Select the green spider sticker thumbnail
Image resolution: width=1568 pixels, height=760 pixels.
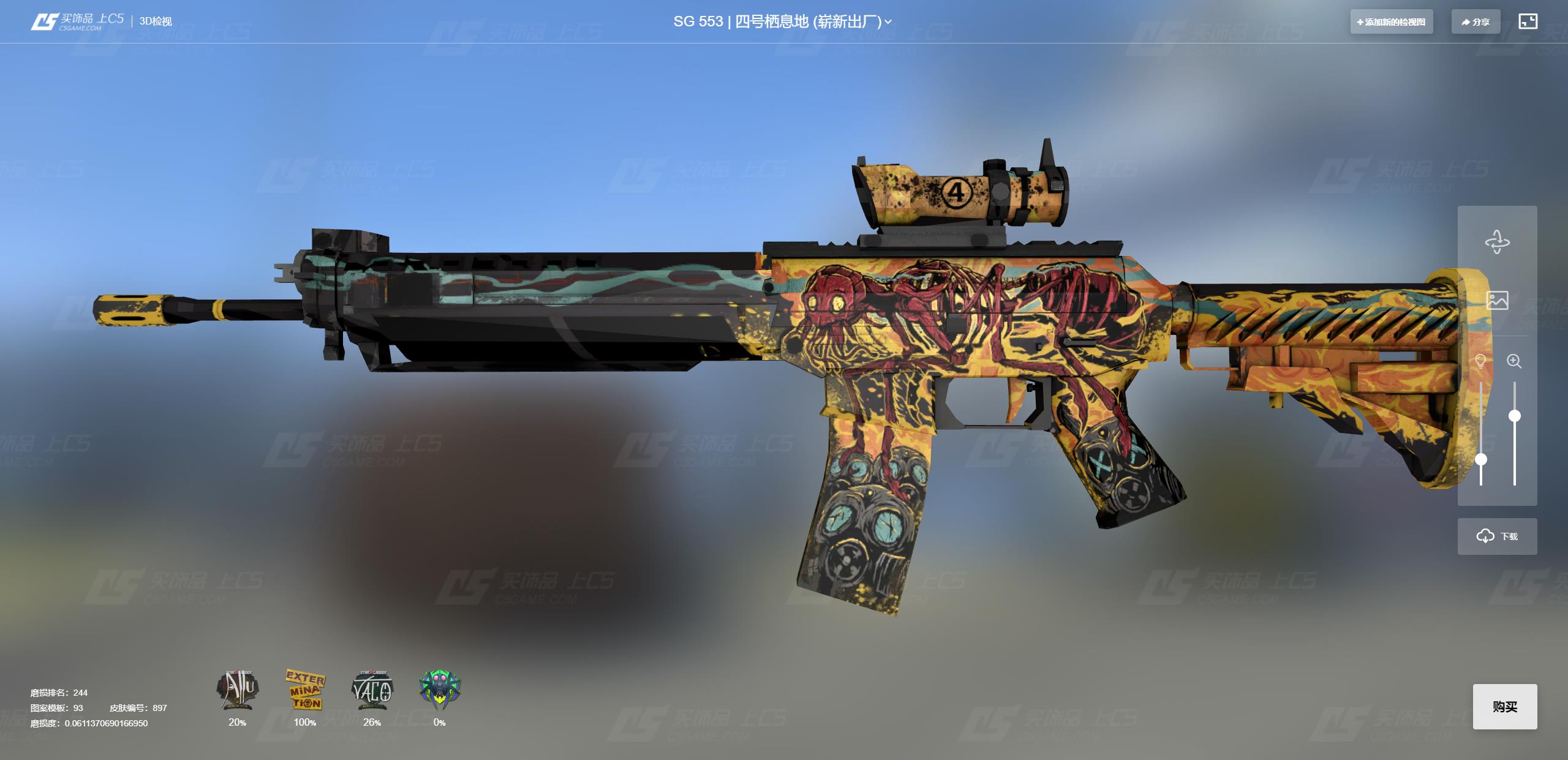(440, 690)
